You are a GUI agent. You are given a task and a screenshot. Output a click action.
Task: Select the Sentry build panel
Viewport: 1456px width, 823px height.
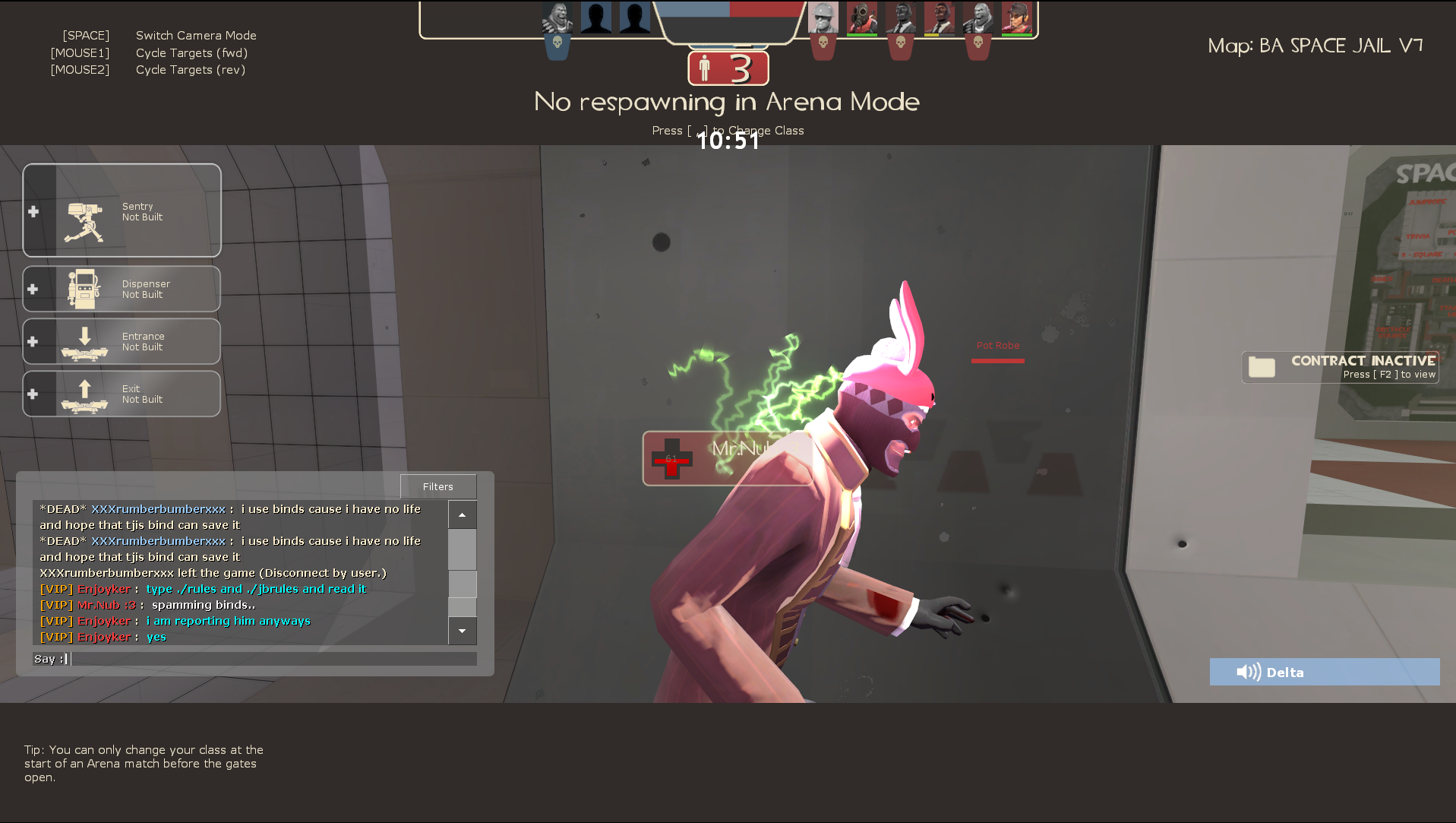(x=122, y=210)
